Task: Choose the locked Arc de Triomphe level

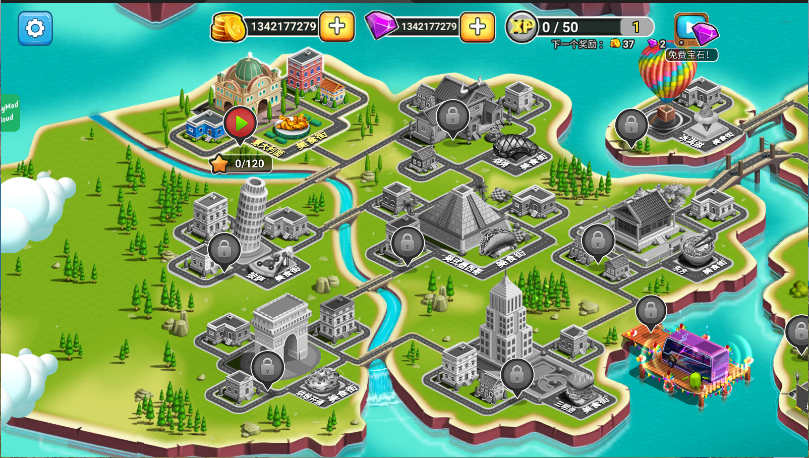Action: coord(266,366)
